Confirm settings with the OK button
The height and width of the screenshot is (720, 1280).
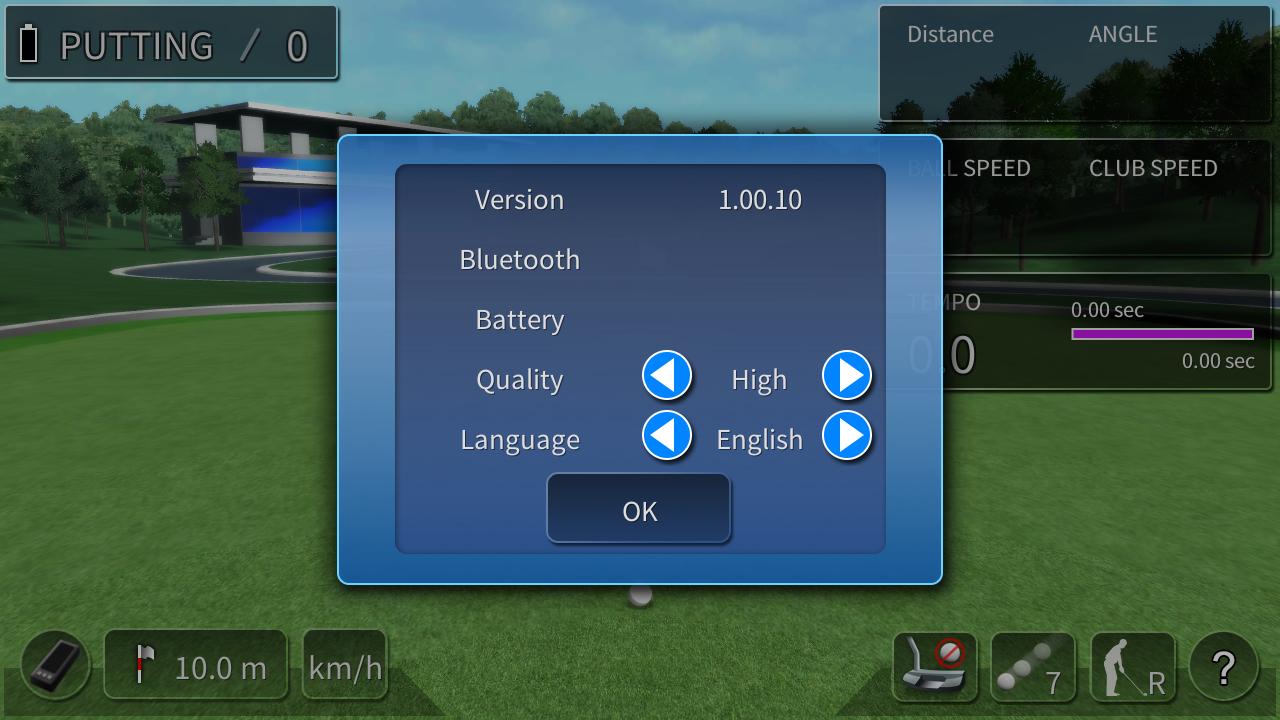click(x=639, y=510)
